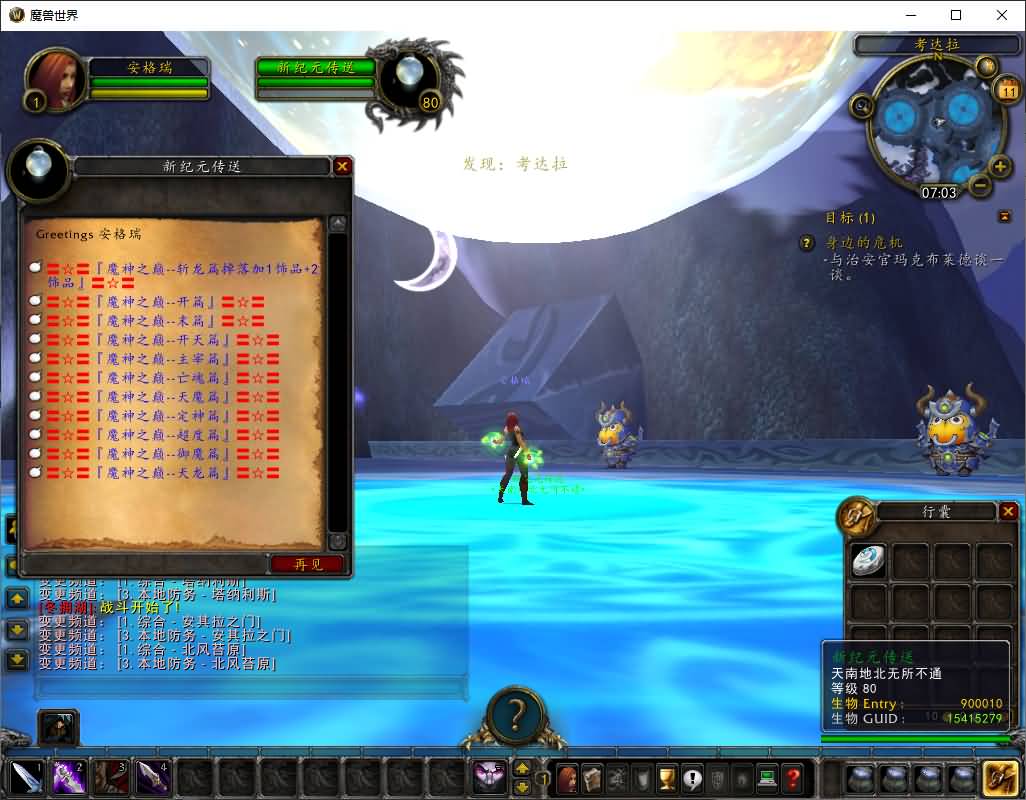Click the 再见 goodbye button
Viewport: 1026px width, 800px height.
pyautogui.click(x=307, y=564)
